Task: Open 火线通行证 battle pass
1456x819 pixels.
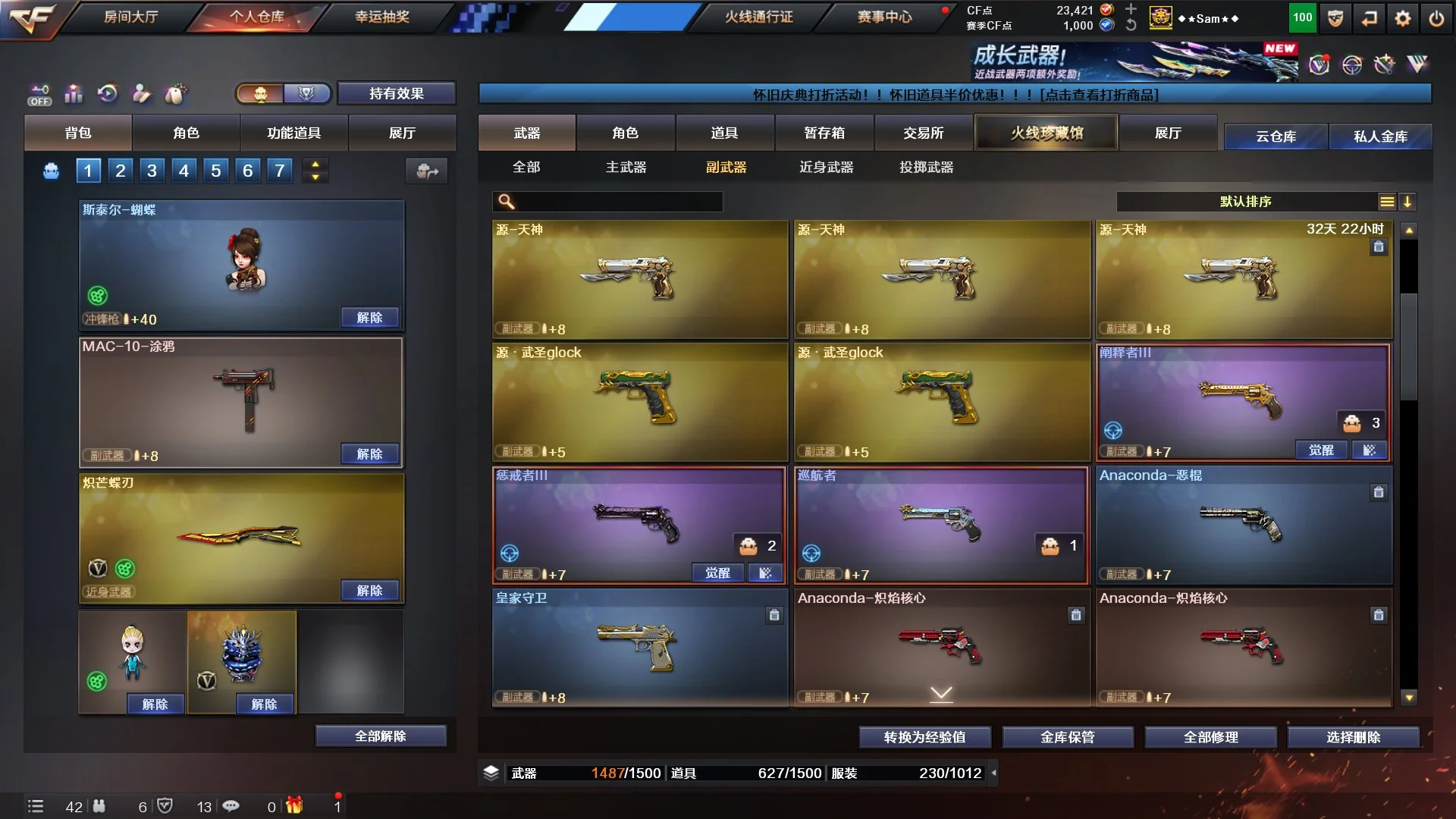Action: point(758,17)
